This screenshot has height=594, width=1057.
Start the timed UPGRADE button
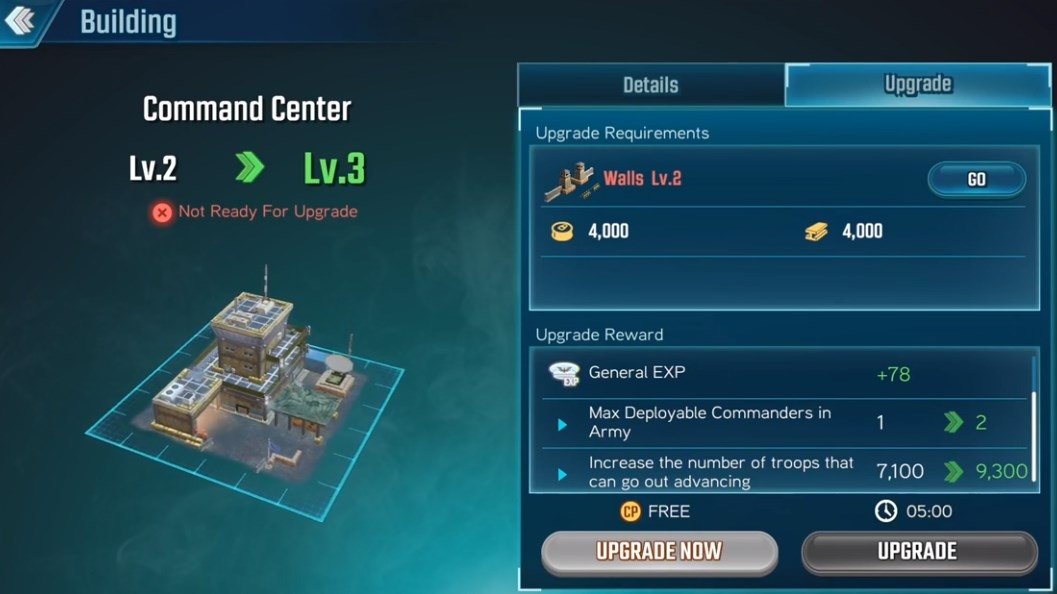pyautogui.click(x=918, y=551)
